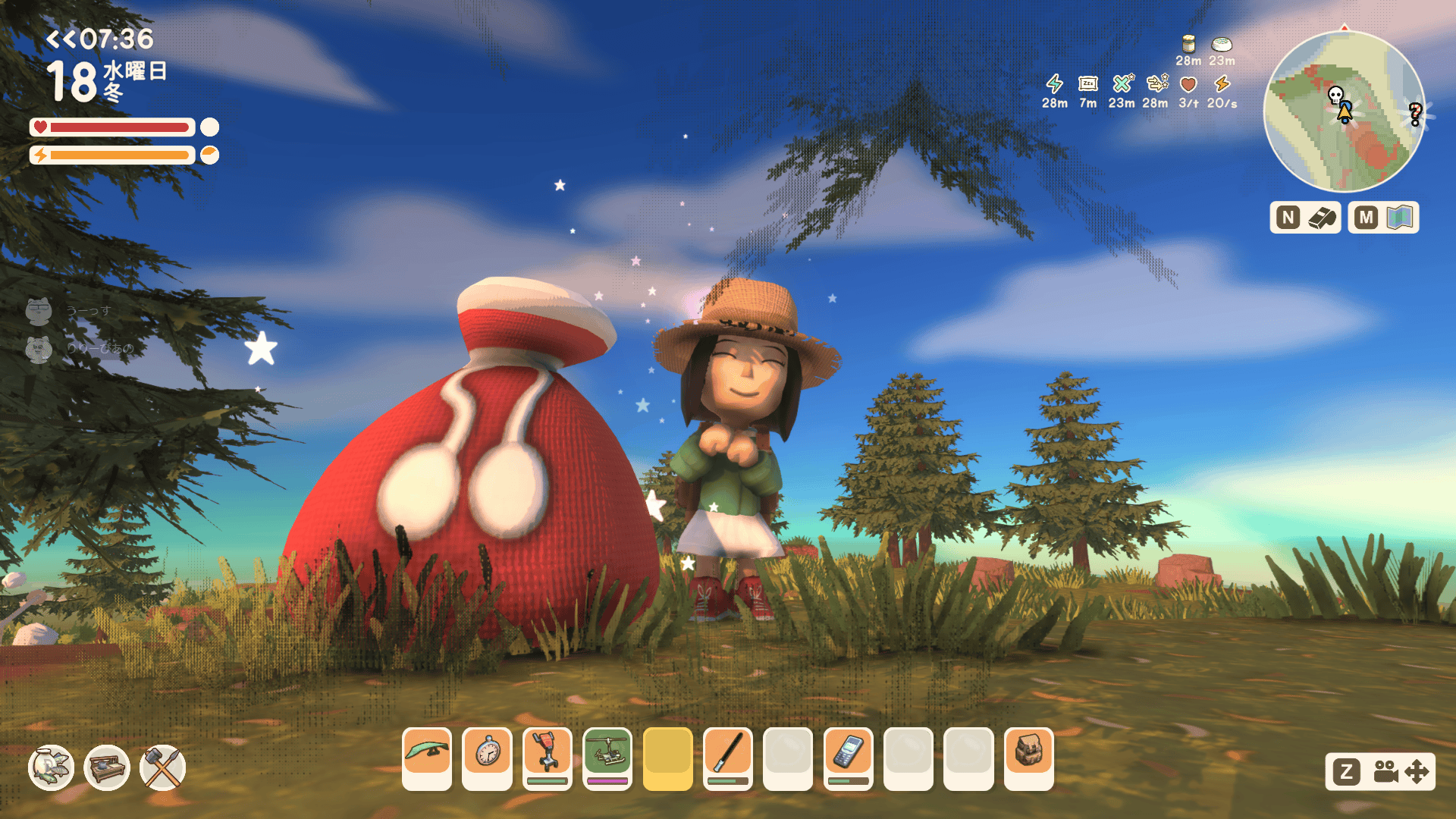Select the mobile phone hotbar slot
This screenshot has width=1456, height=819.
coord(848,758)
